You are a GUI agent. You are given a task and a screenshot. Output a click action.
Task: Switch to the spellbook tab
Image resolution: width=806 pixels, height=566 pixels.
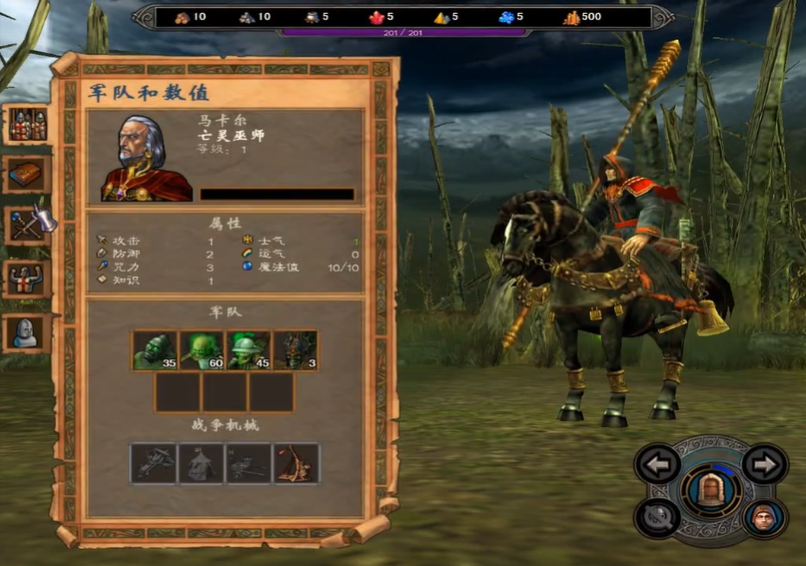[x=27, y=174]
